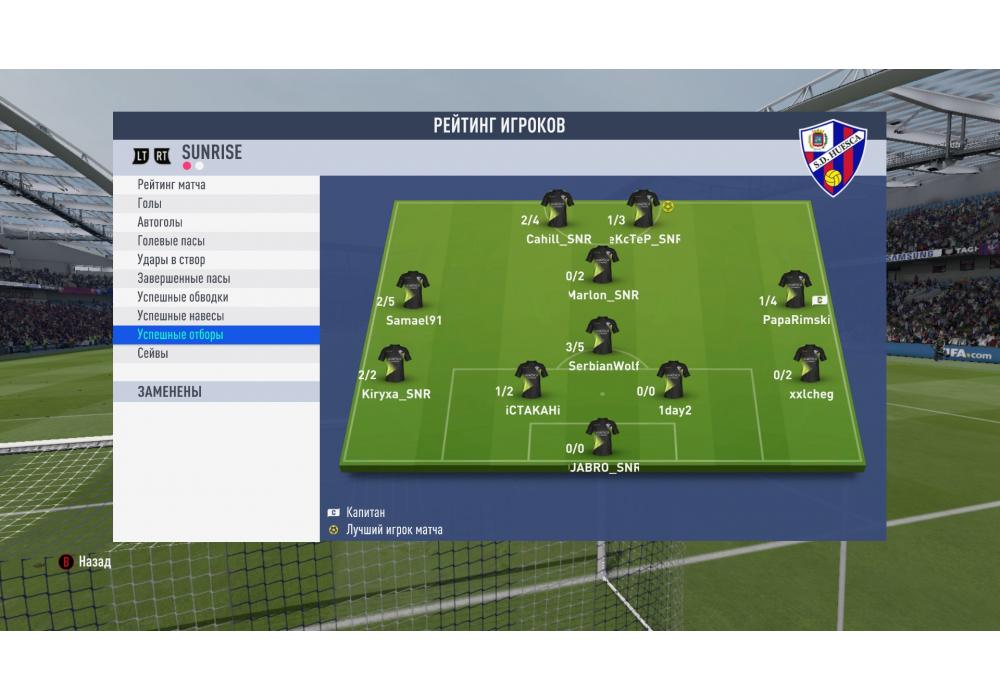Select captain PapaRimski's jersey
1000x700 pixels.
point(794,289)
